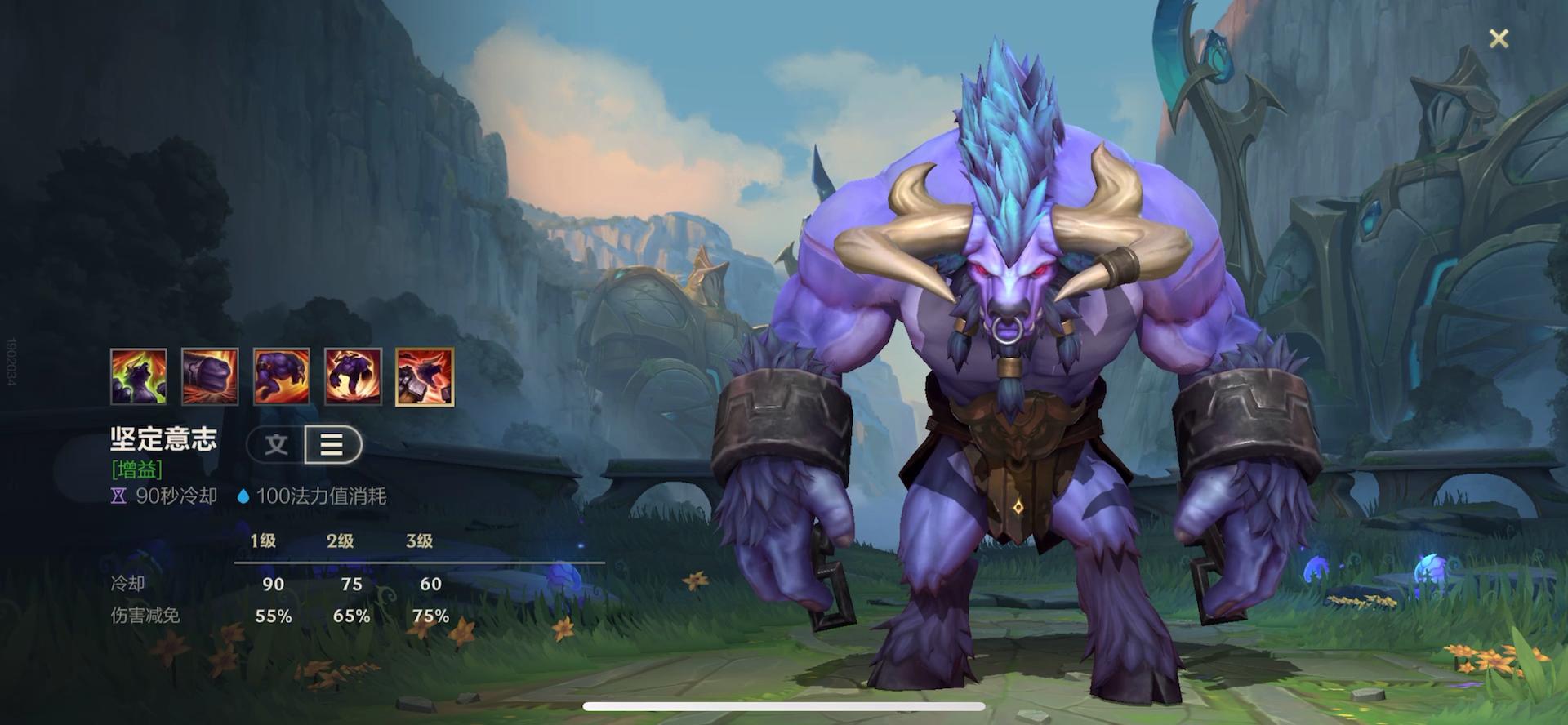Close the champion ability preview screen
This screenshot has width=1568, height=725.
click(1499, 38)
